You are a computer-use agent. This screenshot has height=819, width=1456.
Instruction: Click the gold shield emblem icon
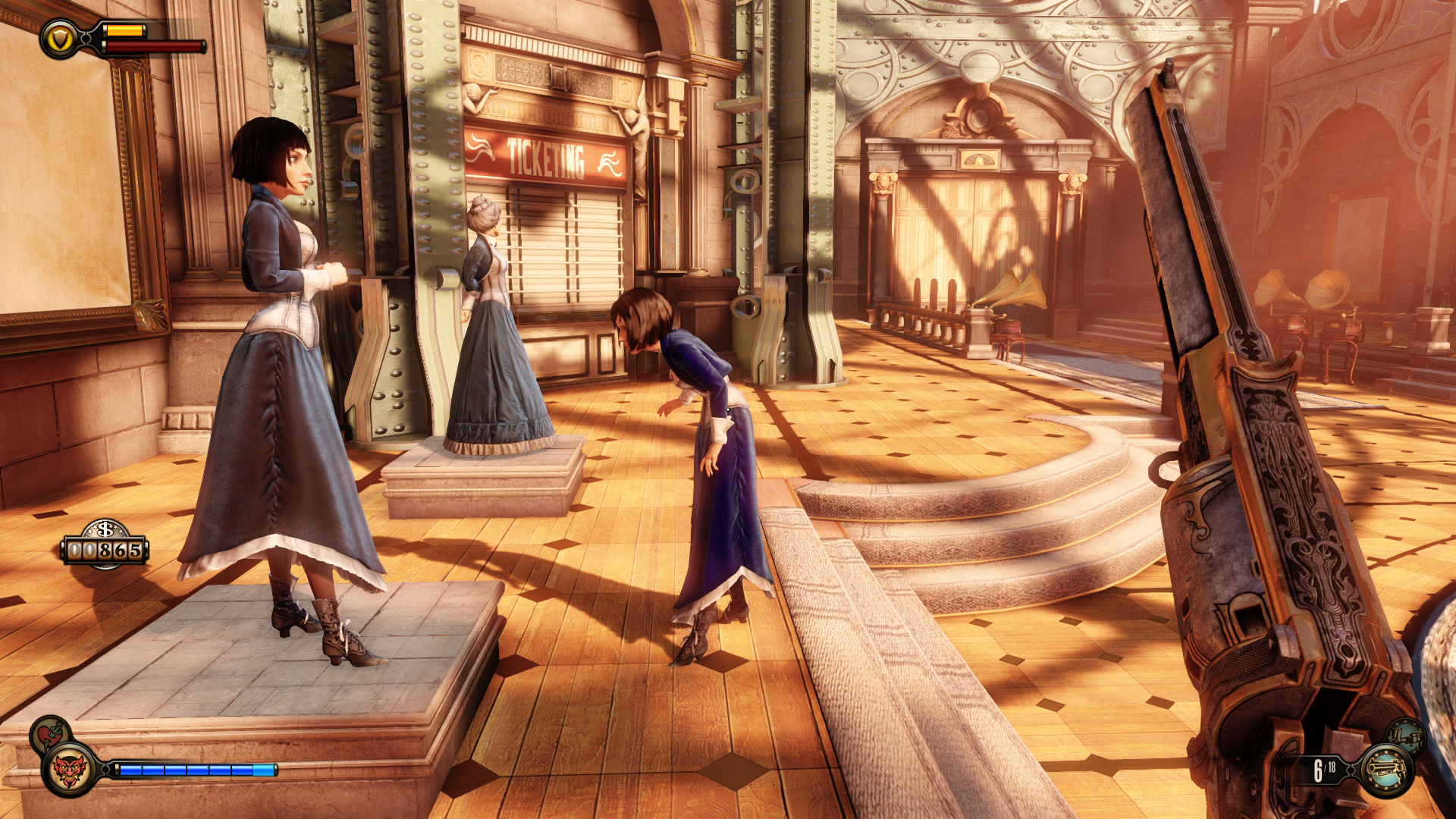point(60,39)
